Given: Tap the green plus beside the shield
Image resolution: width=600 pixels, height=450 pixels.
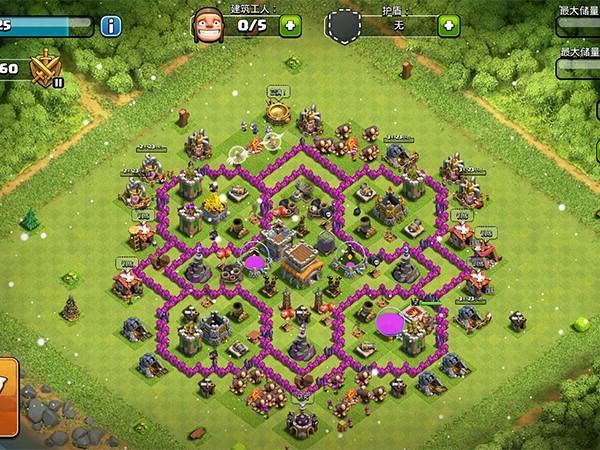Looking at the screenshot, I should [x=449, y=25].
